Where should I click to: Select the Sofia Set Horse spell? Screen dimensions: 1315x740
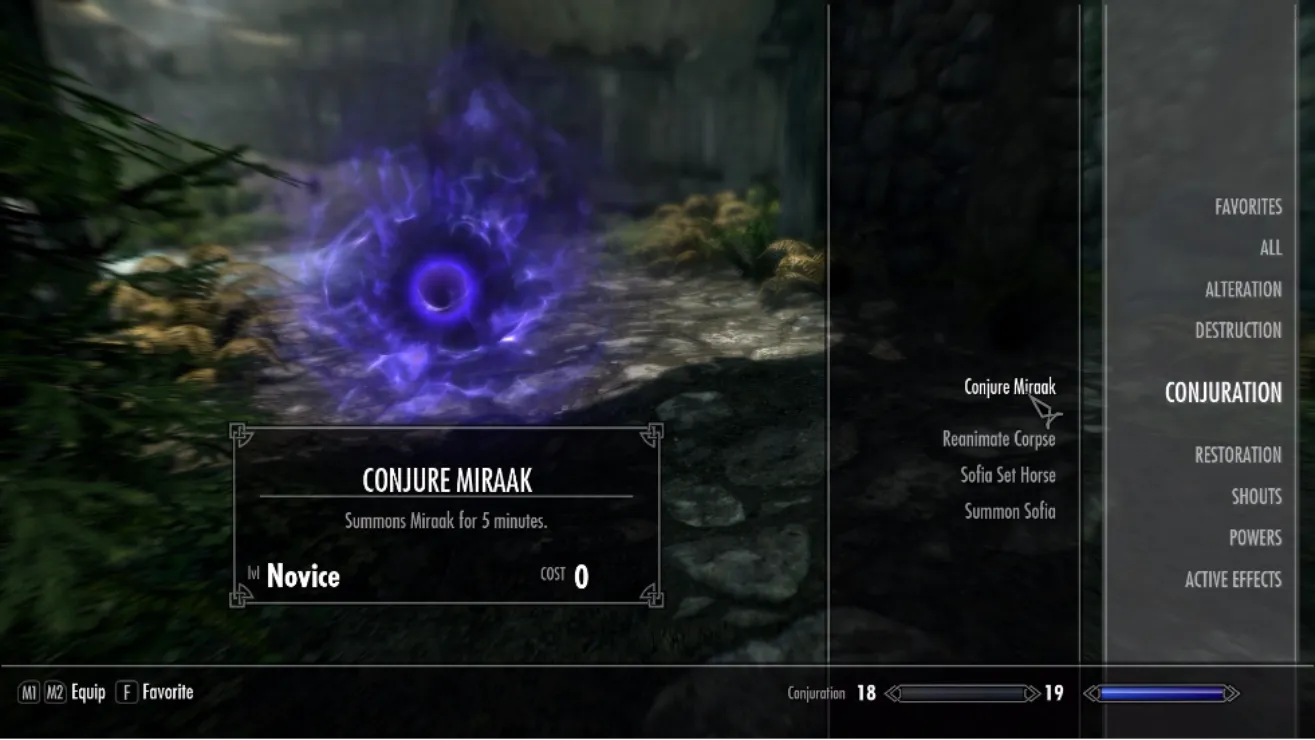(x=1007, y=475)
